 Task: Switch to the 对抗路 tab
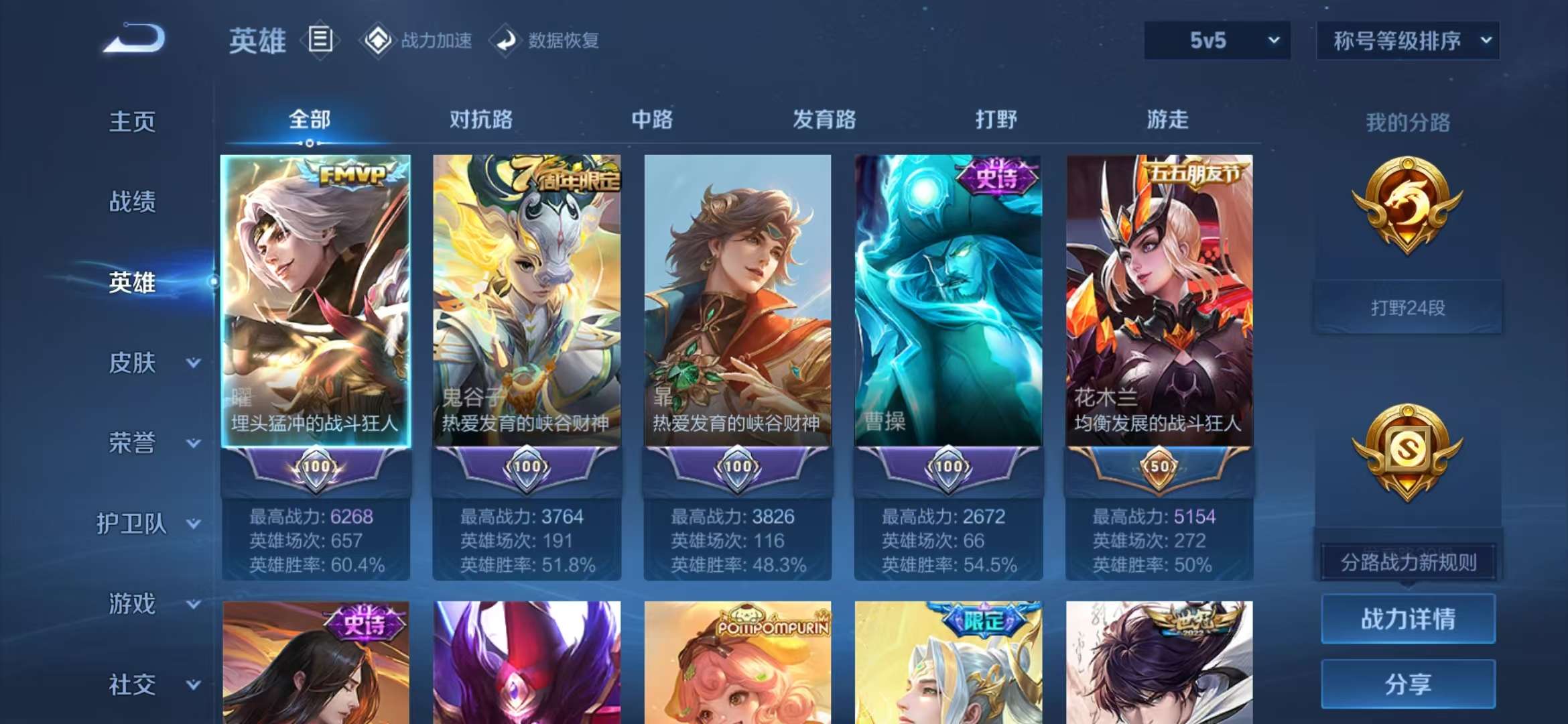tap(482, 121)
